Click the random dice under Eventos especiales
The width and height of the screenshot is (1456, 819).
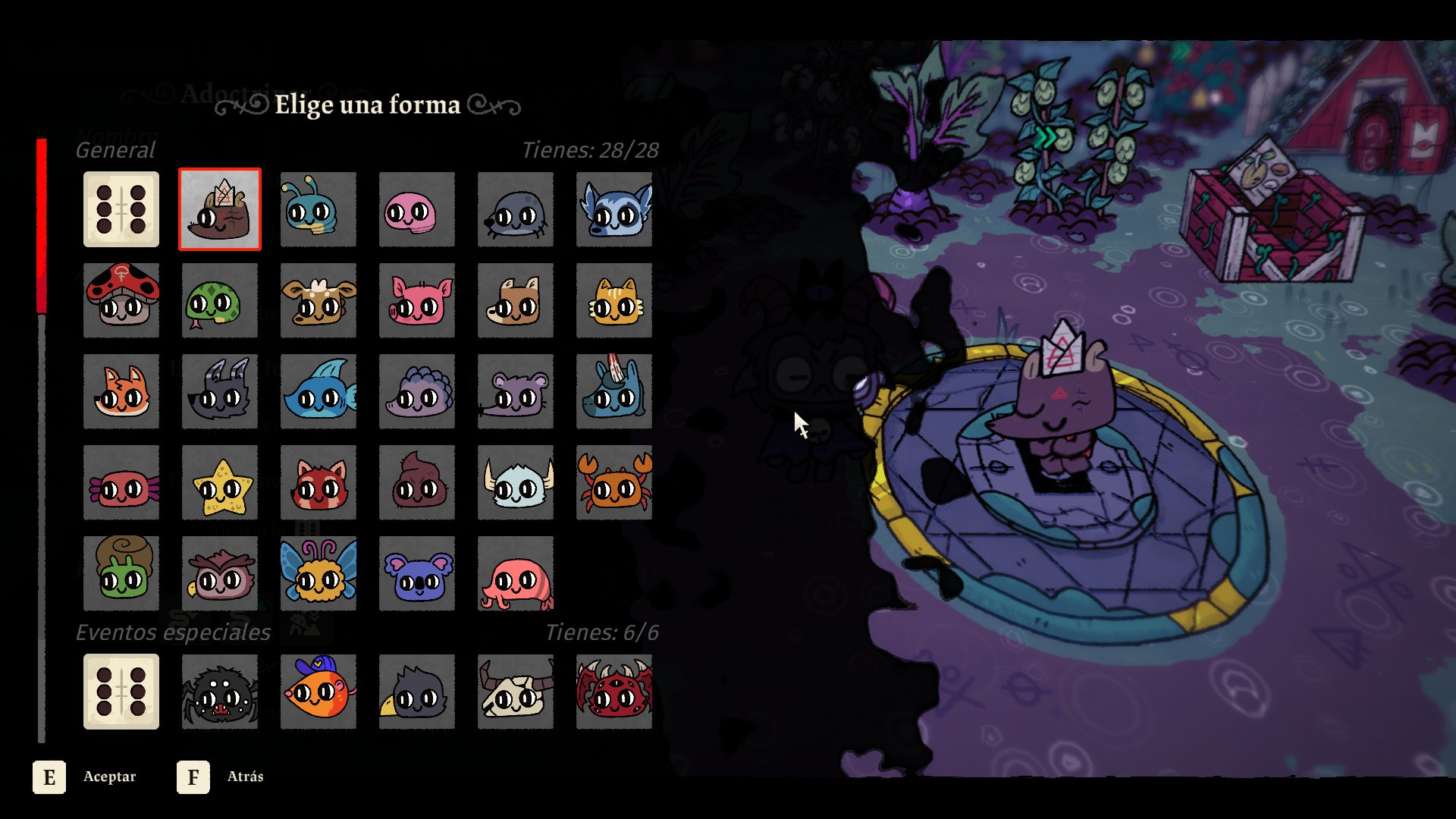pos(121,692)
